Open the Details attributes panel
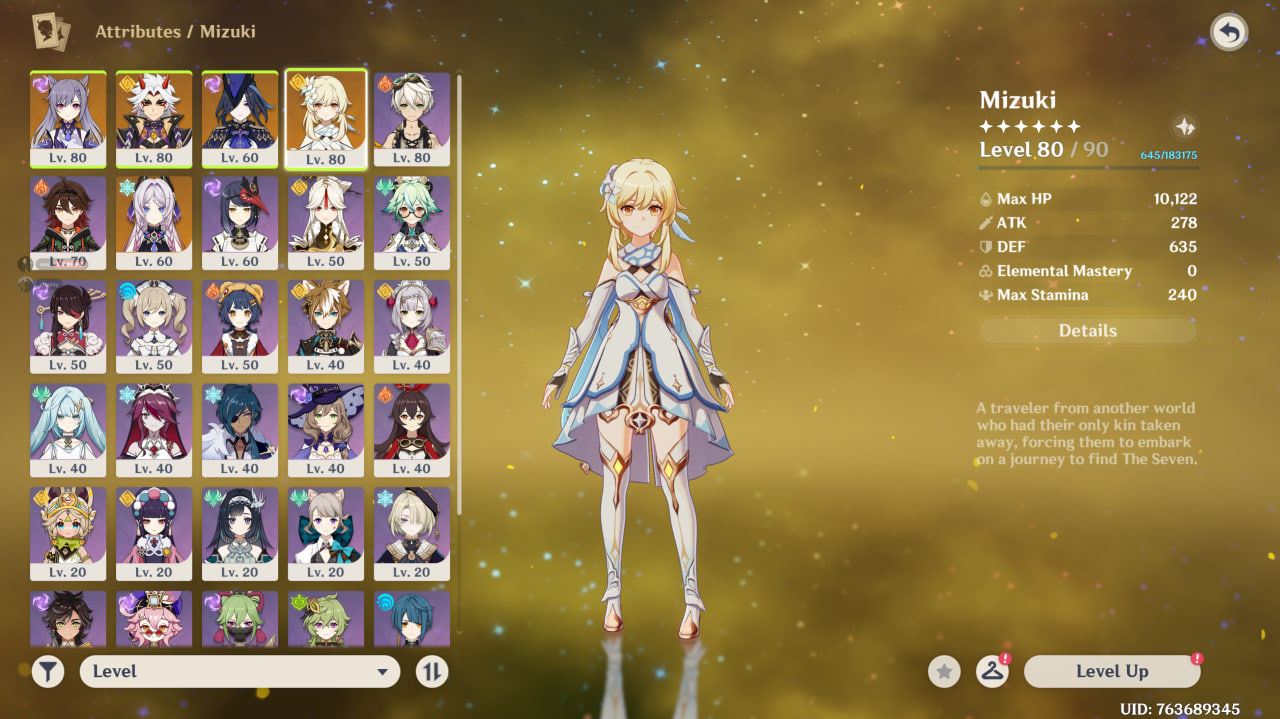1280x719 pixels. point(1088,331)
